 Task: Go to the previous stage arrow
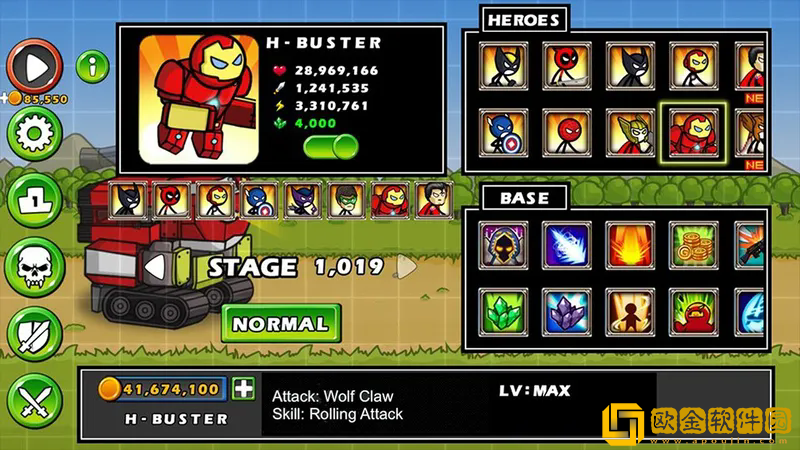coord(154,267)
